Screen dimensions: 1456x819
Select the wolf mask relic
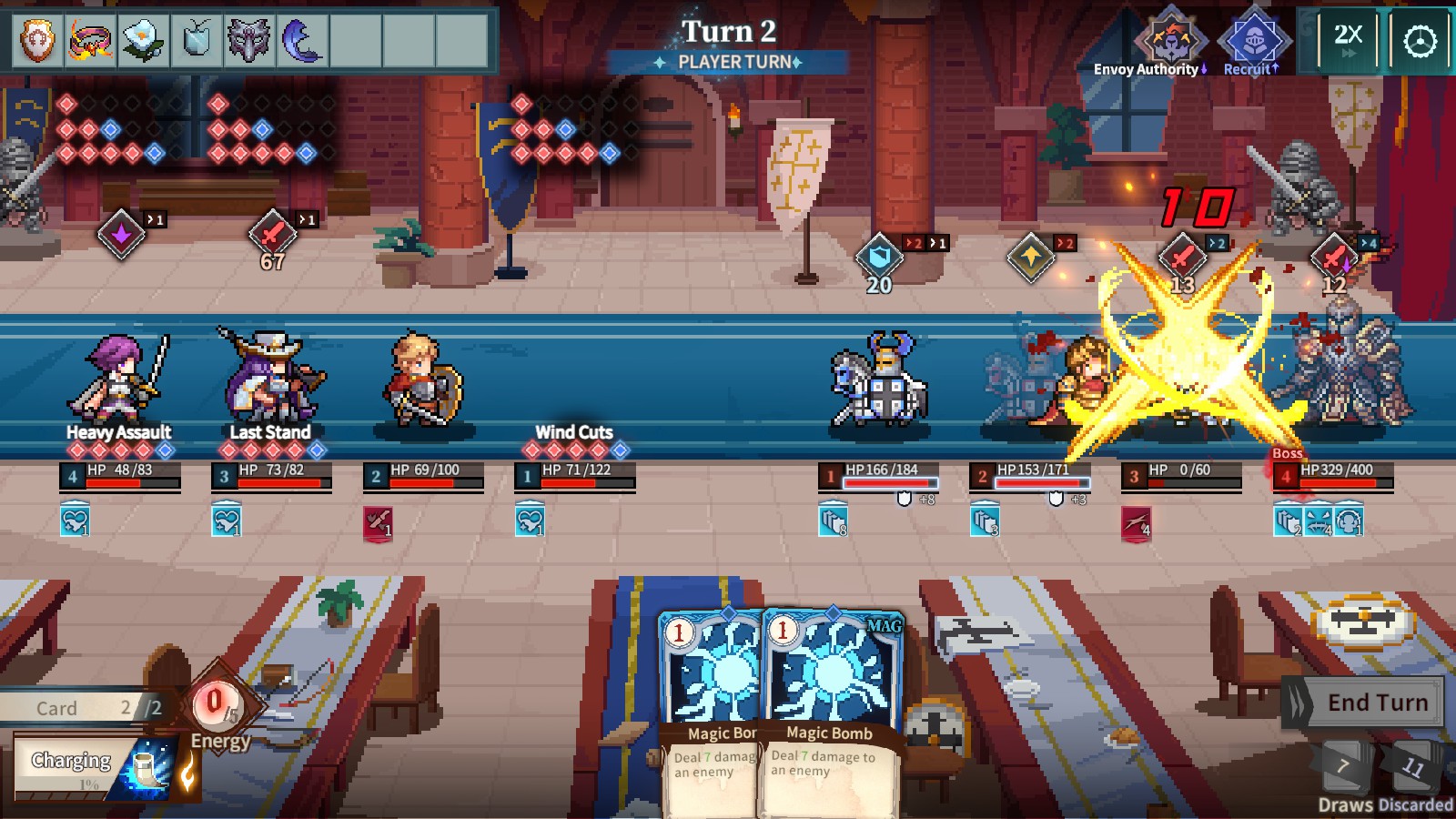pyautogui.click(x=248, y=41)
